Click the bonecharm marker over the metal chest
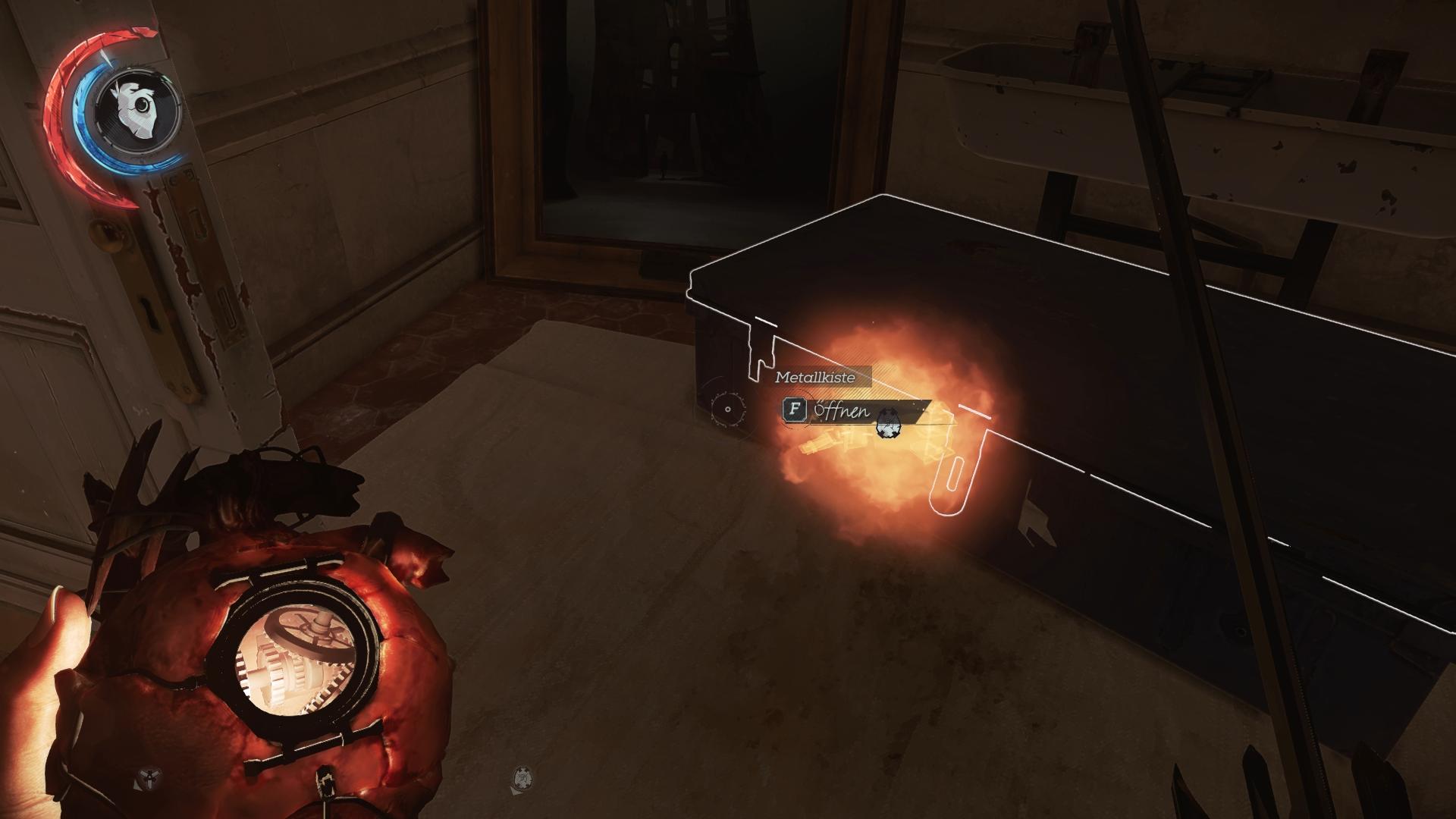 pyautogui.click(x=886, y=428)
